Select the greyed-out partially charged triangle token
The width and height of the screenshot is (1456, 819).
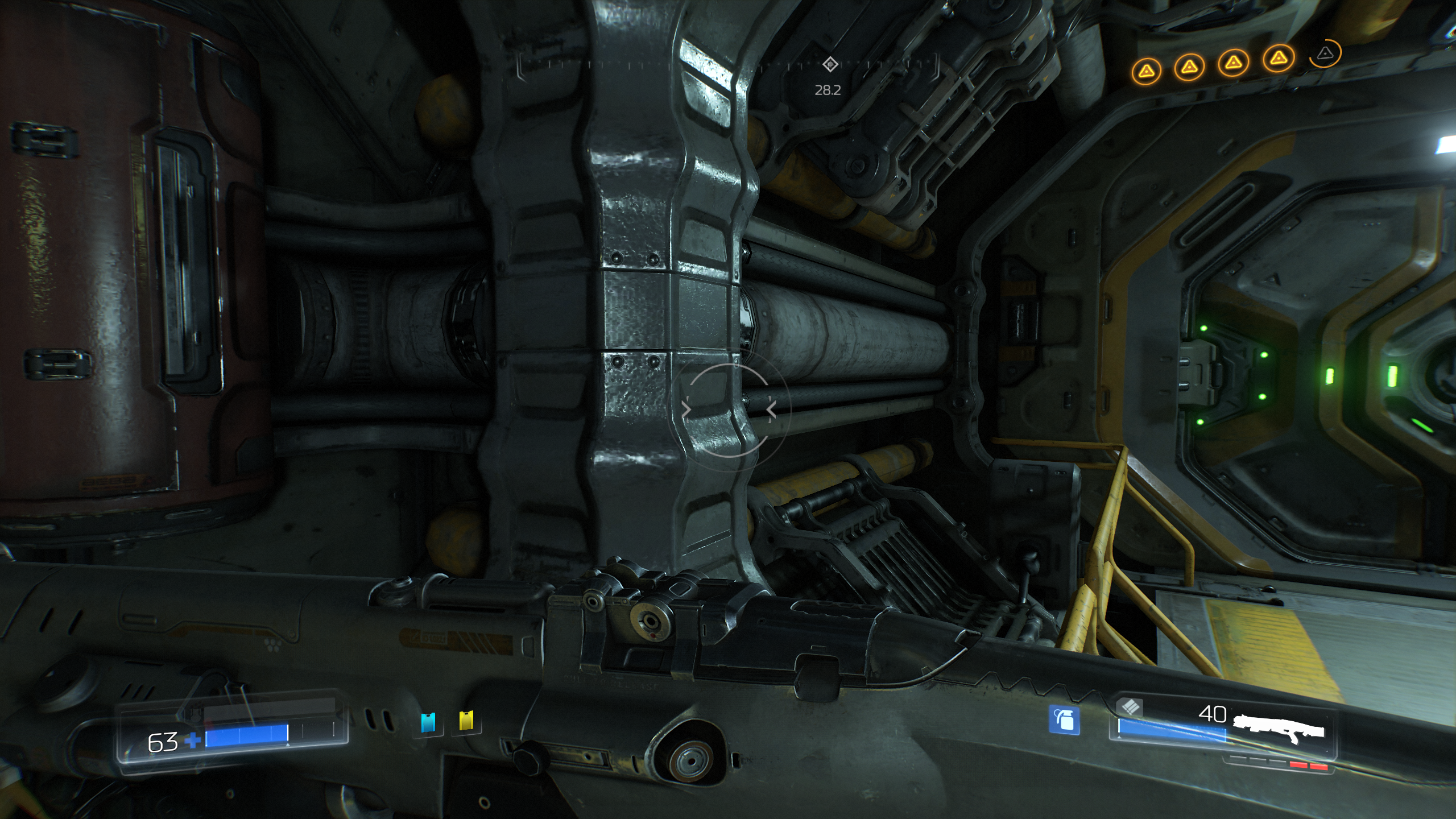[1325, 54]
